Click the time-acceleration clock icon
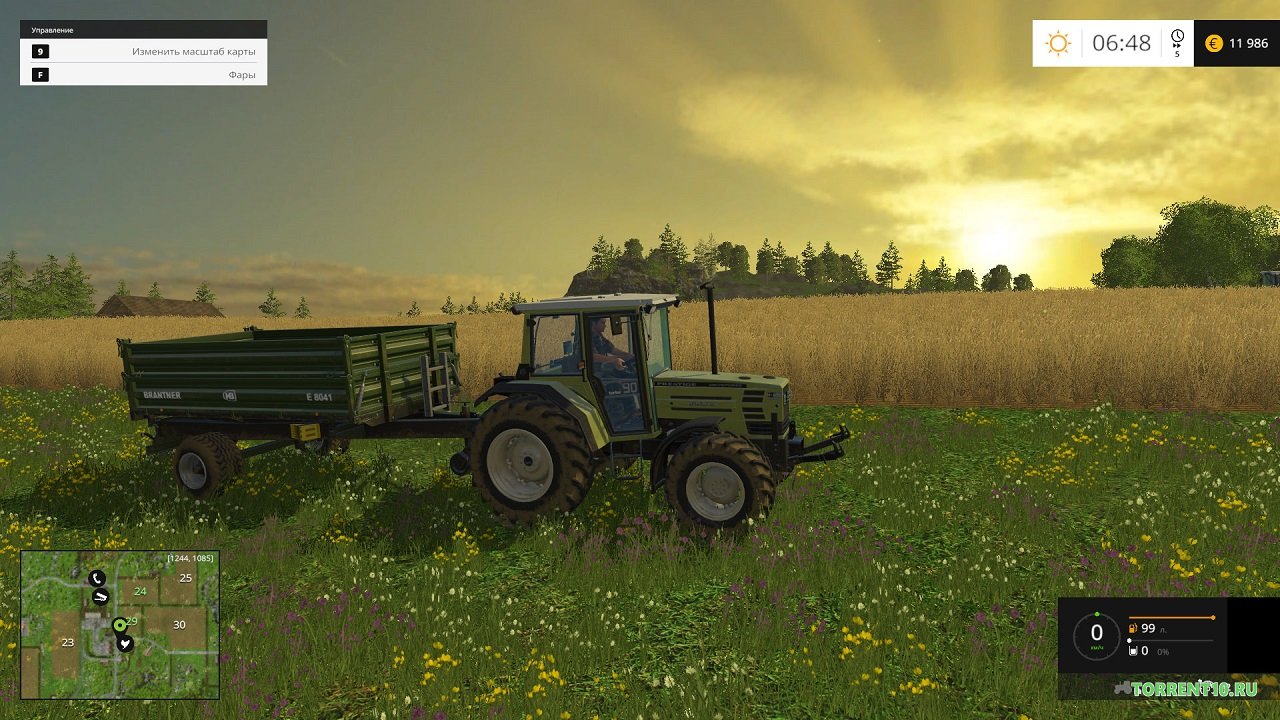Screen dimensions: 1280x720 tap(1177, 38)
